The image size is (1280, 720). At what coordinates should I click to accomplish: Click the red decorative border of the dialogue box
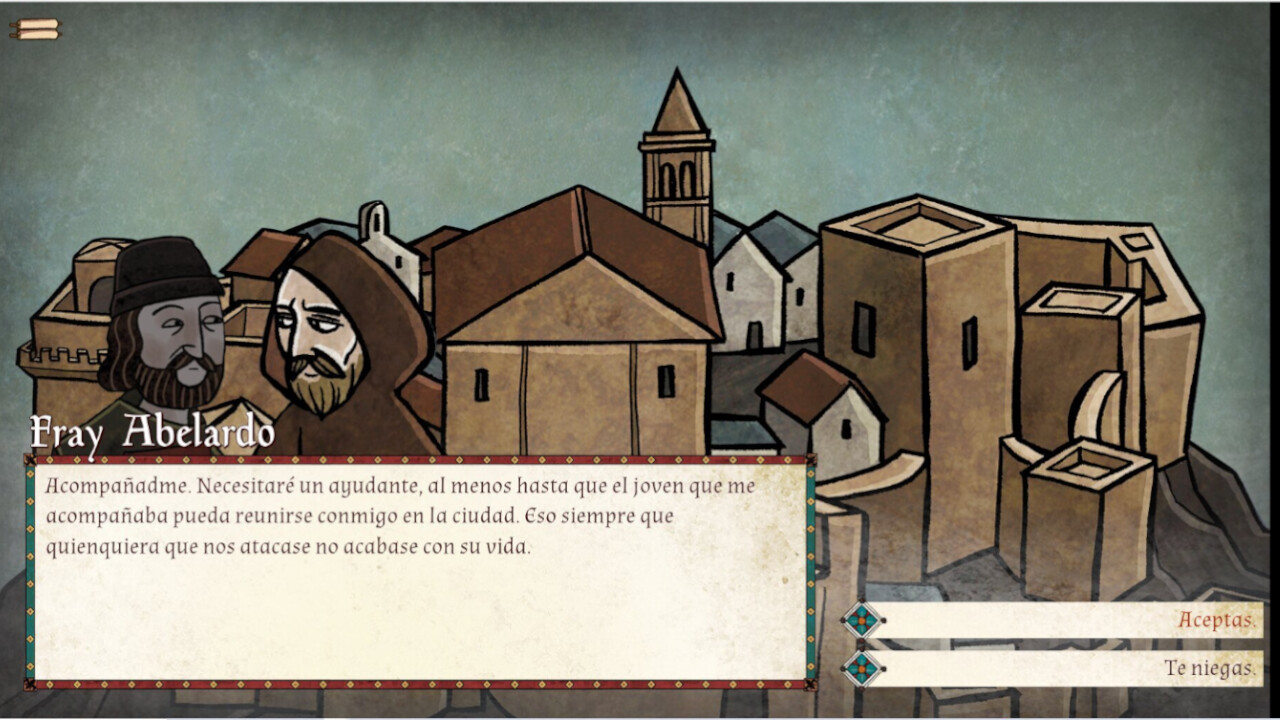coord(420,460)
